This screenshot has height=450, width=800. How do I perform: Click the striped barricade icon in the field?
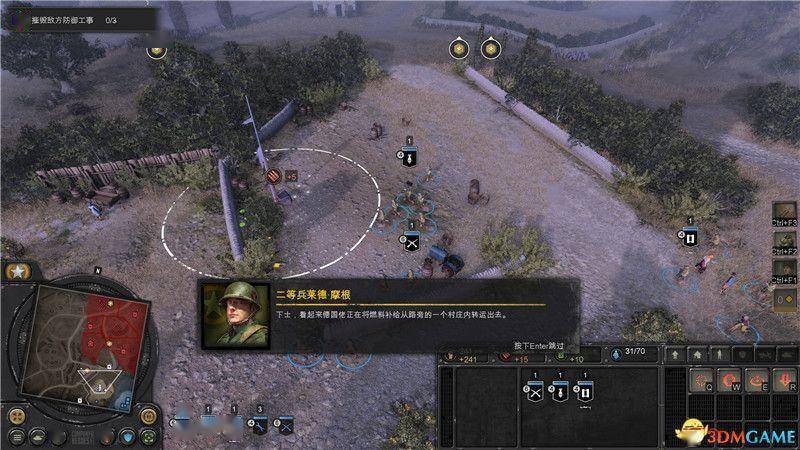click(x=274, y=175)
